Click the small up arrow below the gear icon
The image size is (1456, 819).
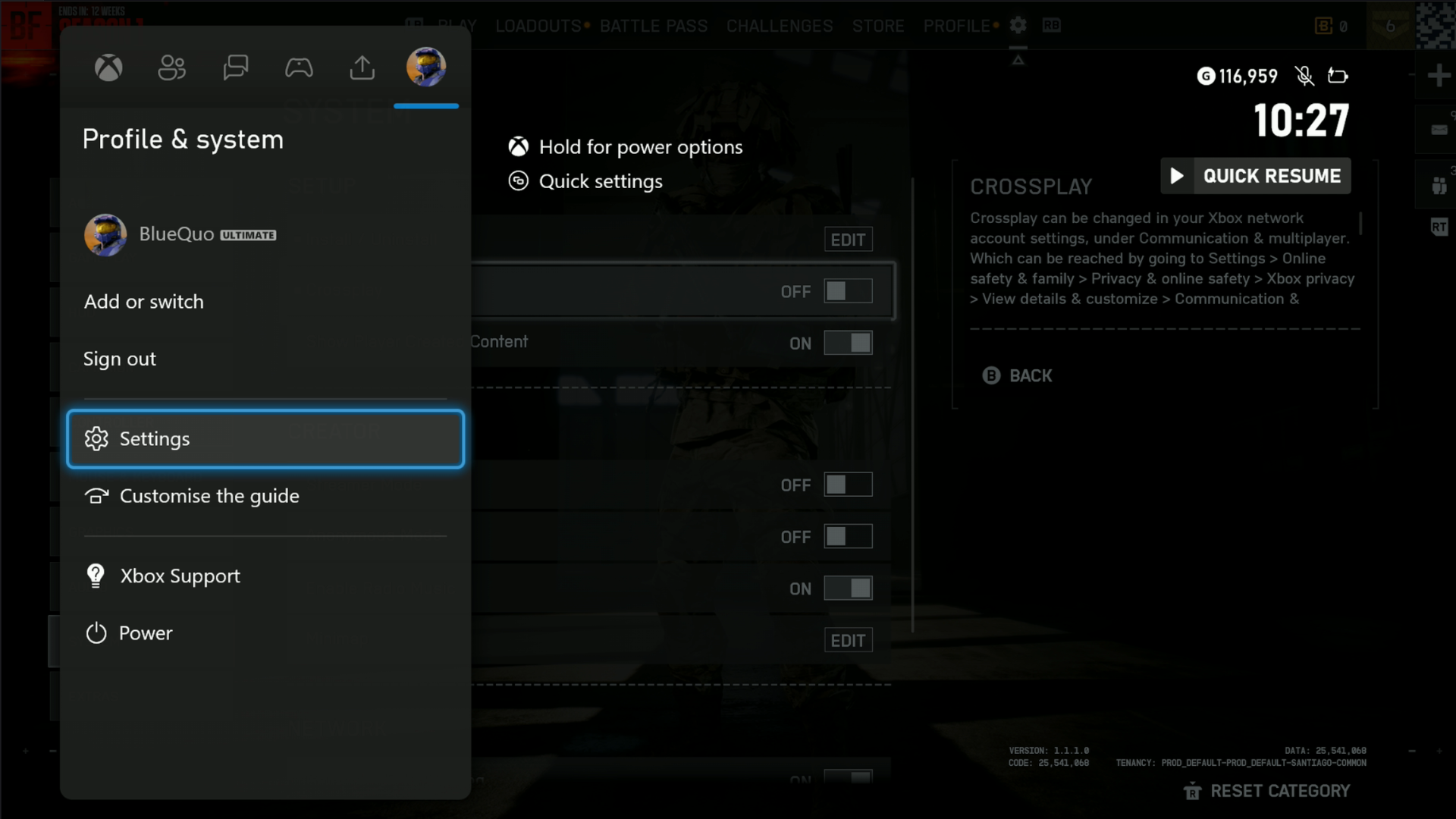(x=1020, y=58)
